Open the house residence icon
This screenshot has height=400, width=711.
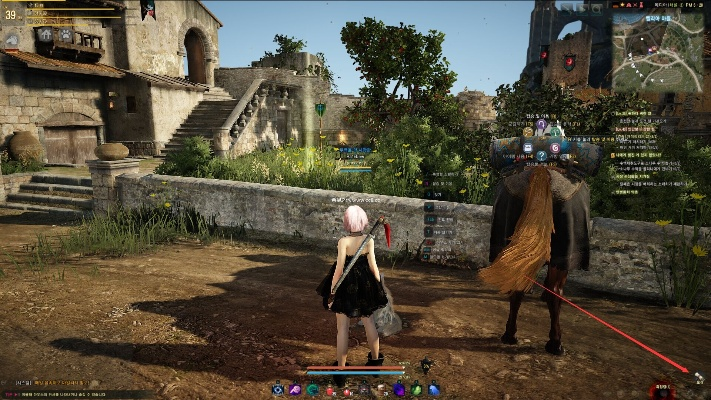click(44, 34)
